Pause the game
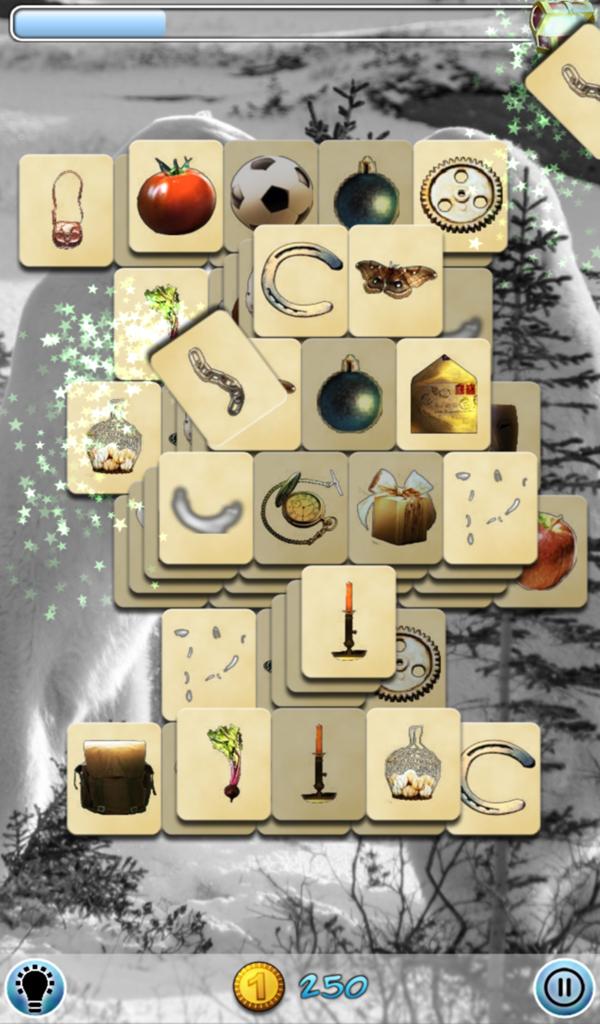The width and height of the screenshot is (600, 1024). 564,988
